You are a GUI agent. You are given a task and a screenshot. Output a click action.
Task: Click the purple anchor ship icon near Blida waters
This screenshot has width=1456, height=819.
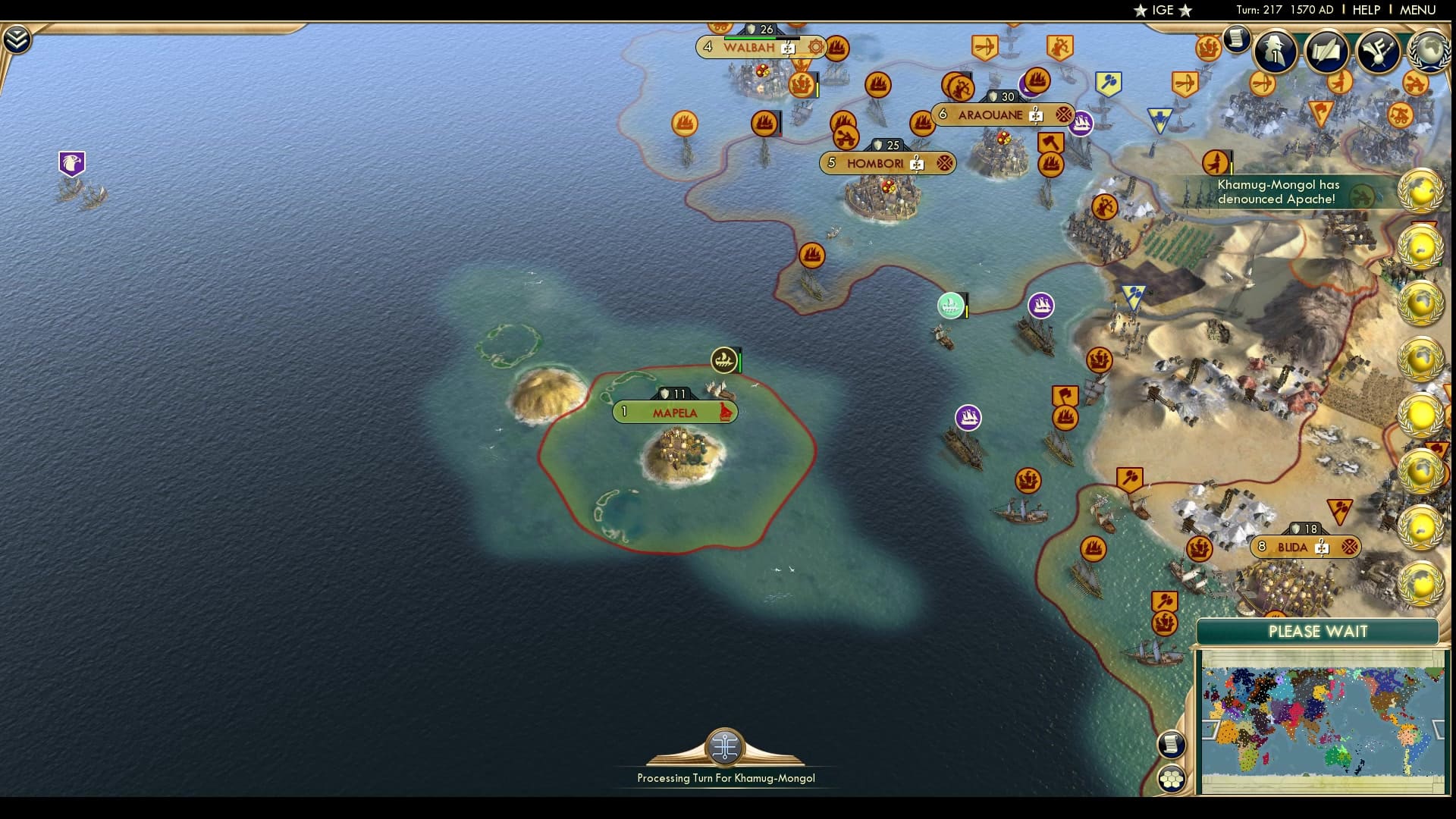click(x=970, y=418)
